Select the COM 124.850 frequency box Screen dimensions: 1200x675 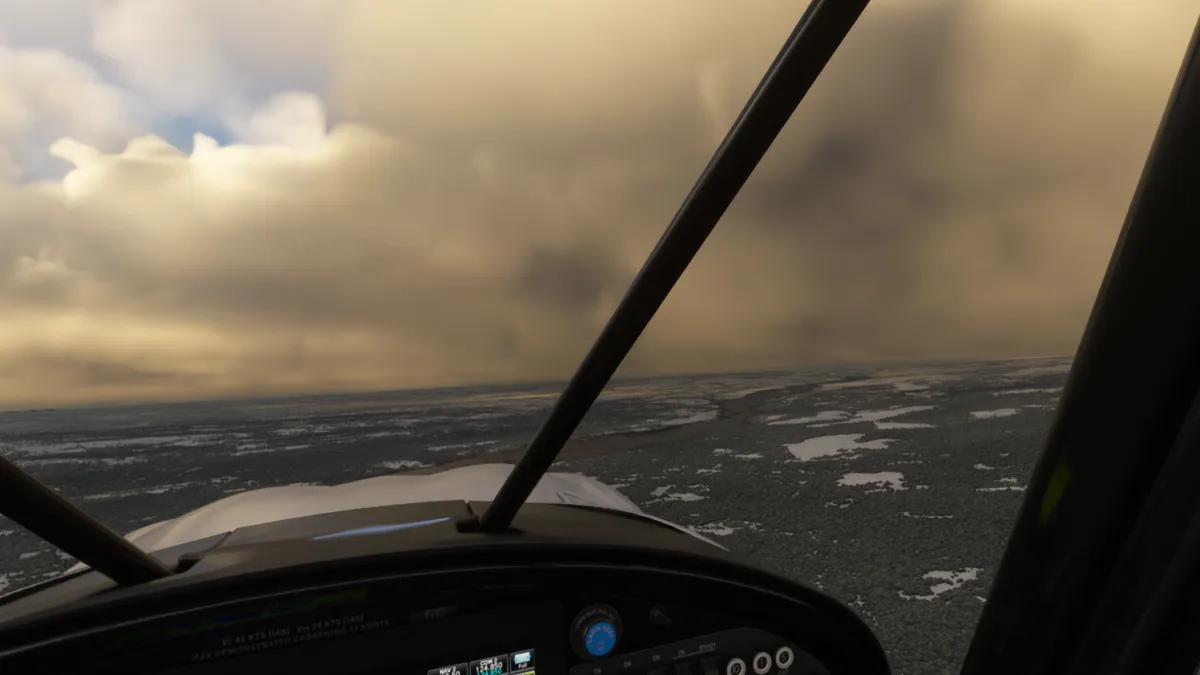pyautogui.click(x=489, y=665)
